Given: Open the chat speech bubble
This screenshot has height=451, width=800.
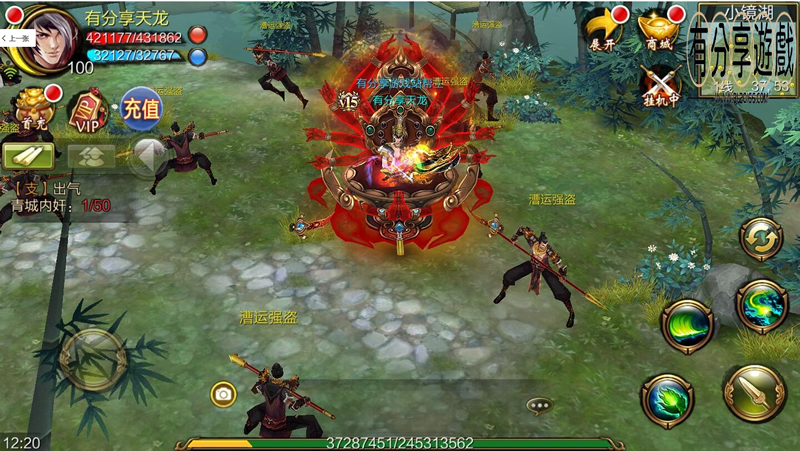Looking at the screenshot, I should (x=540, y=406).
